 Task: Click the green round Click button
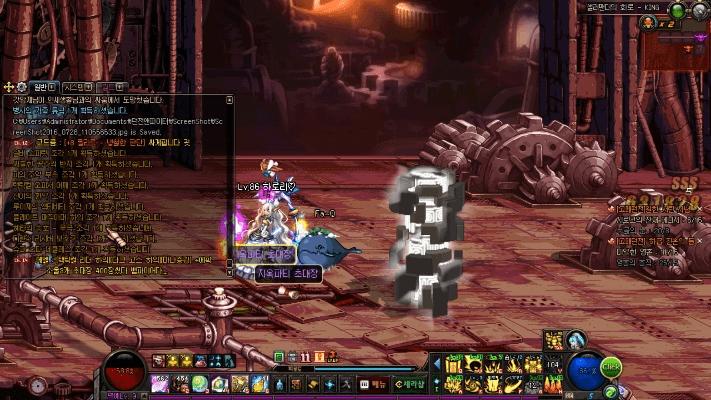(x=611, y=368)
